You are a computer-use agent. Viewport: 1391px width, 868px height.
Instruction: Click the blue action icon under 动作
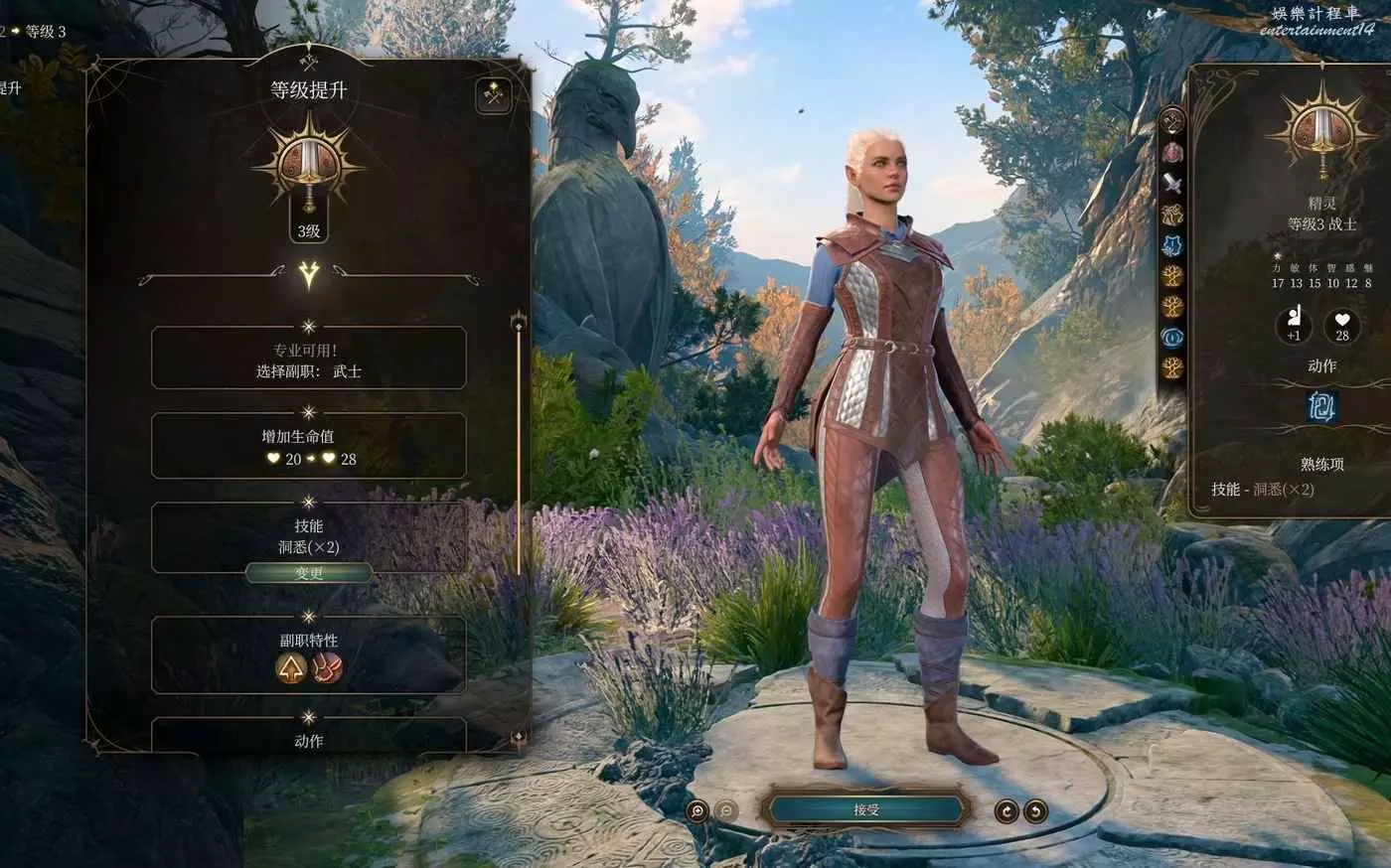click(x=1321, y=406)
